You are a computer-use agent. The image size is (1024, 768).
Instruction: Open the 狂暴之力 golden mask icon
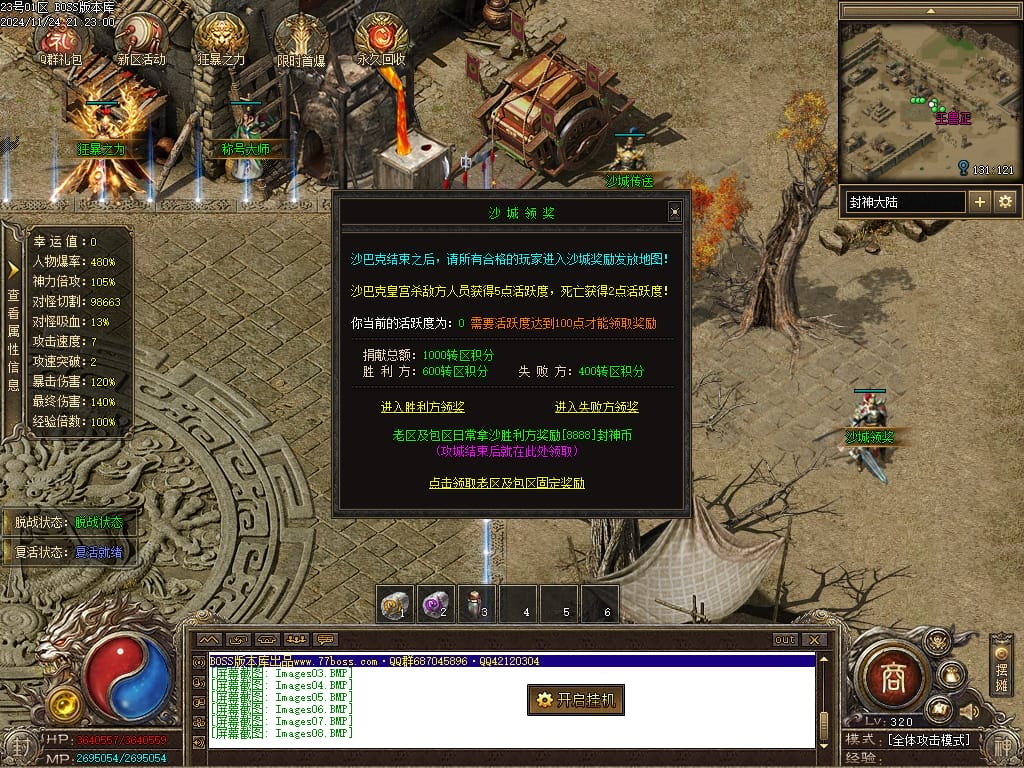coord(221,38)
